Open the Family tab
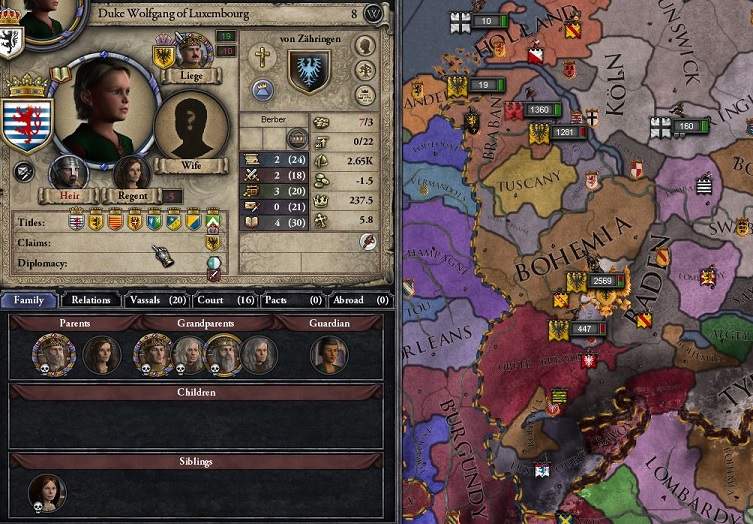This screenshot has height=524, width=753. (29, 299)
